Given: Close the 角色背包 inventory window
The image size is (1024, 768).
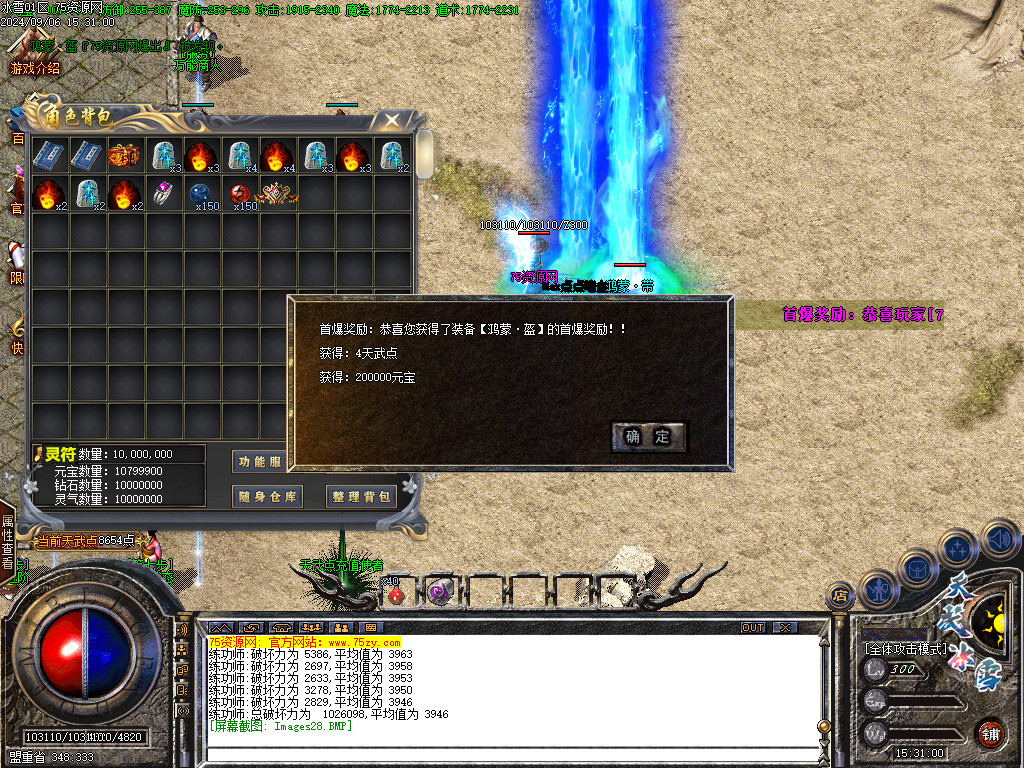Looking at the screenshot, I should click(392, 121).
